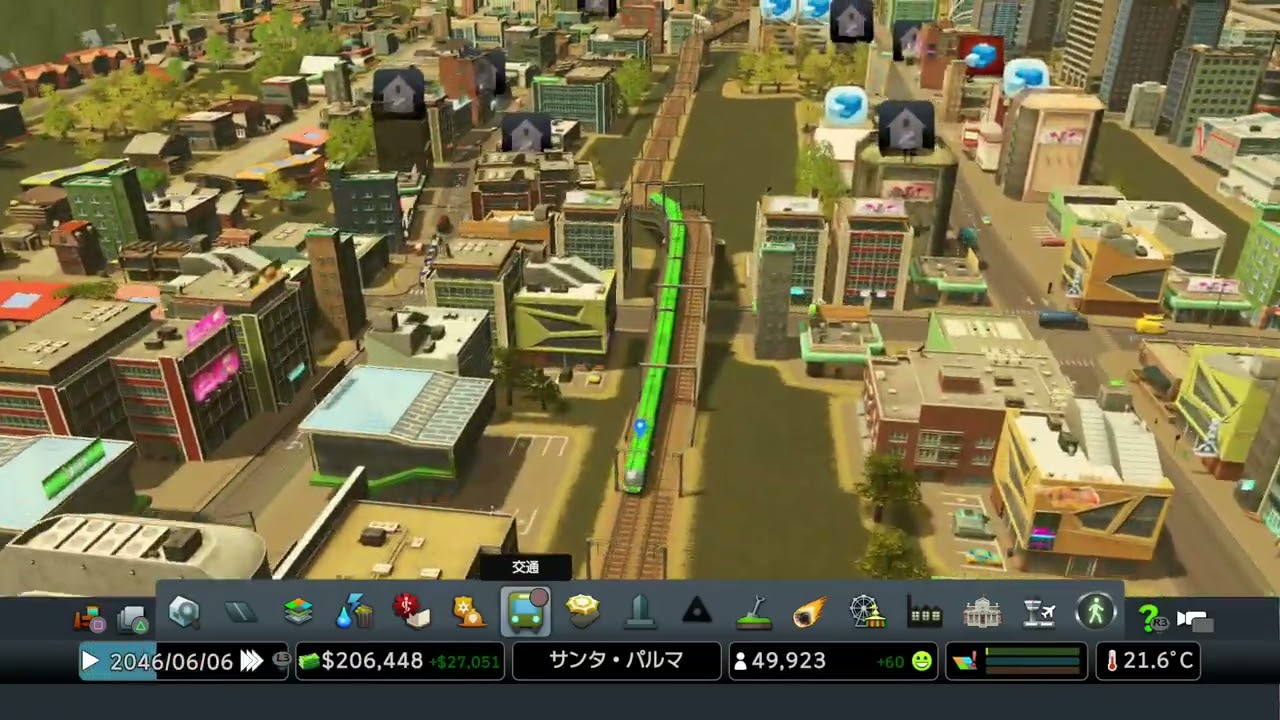The width and height of the screenshot is (1280, 720).
Task: Open police and fire department menu
Action: (x=468, y=612)
